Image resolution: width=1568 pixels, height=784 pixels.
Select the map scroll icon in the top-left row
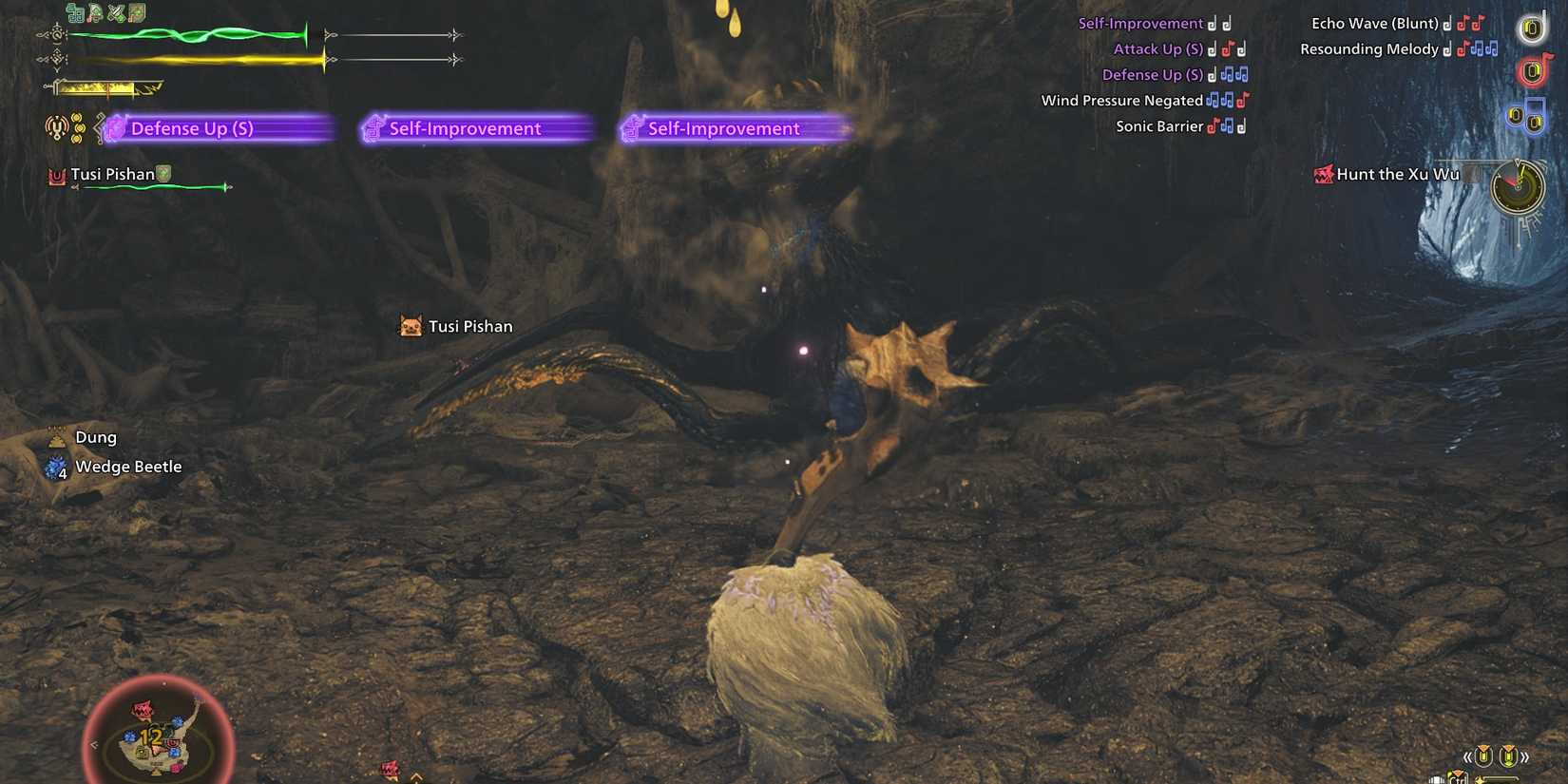137,12
